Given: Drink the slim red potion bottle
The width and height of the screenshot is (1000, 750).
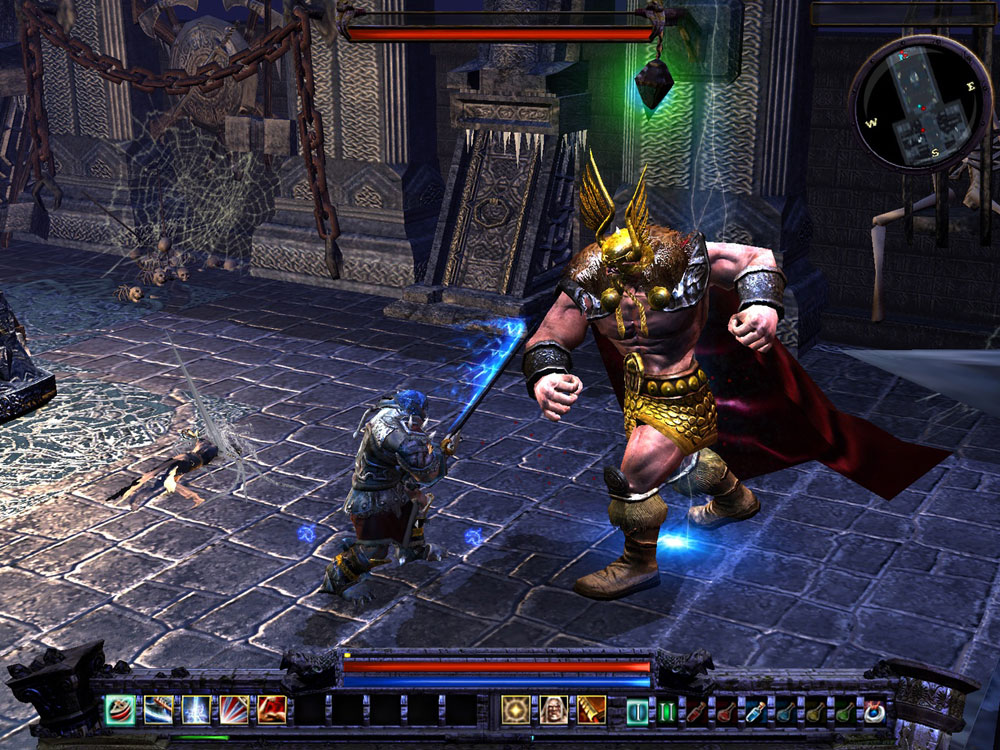Looking at the screenshot, I should [696, 711].
